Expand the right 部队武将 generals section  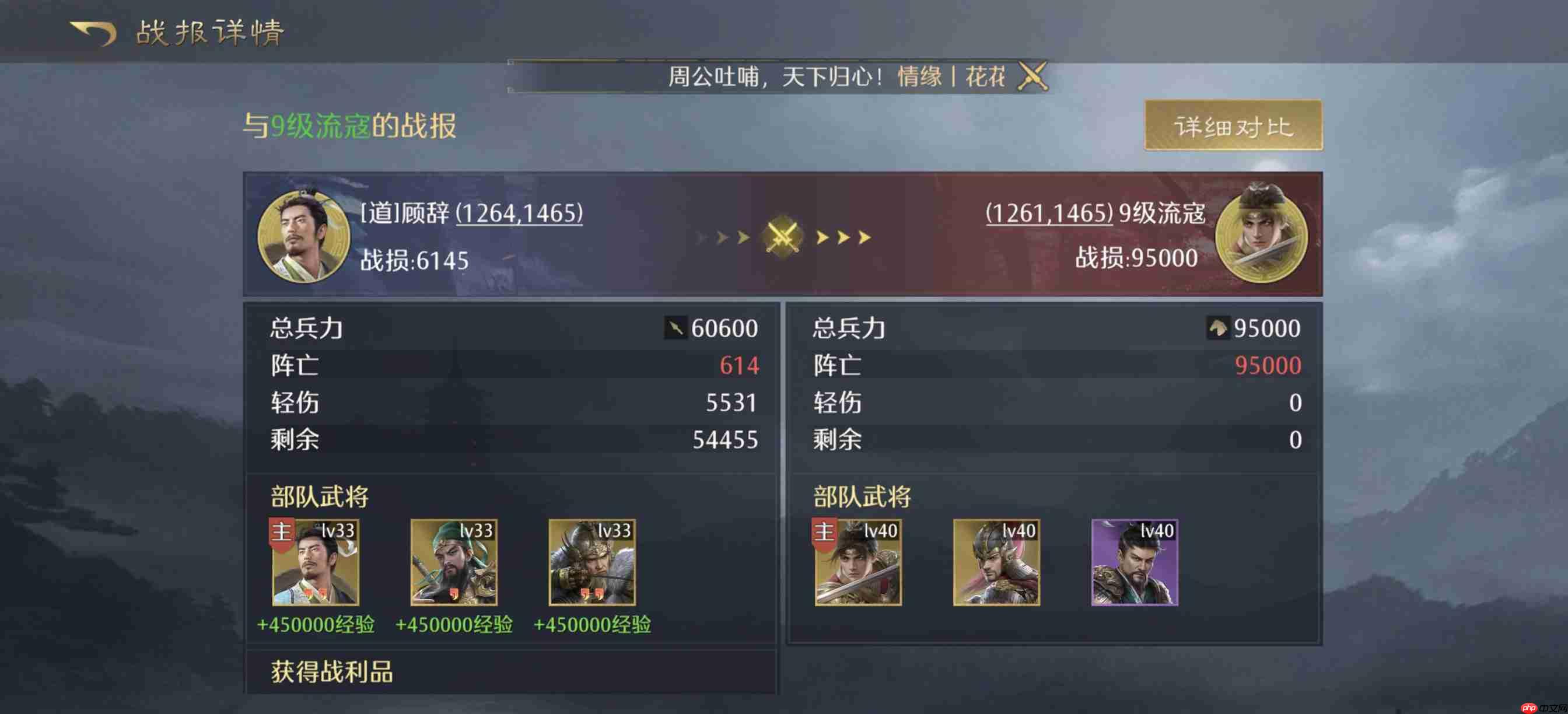[863, 496]
